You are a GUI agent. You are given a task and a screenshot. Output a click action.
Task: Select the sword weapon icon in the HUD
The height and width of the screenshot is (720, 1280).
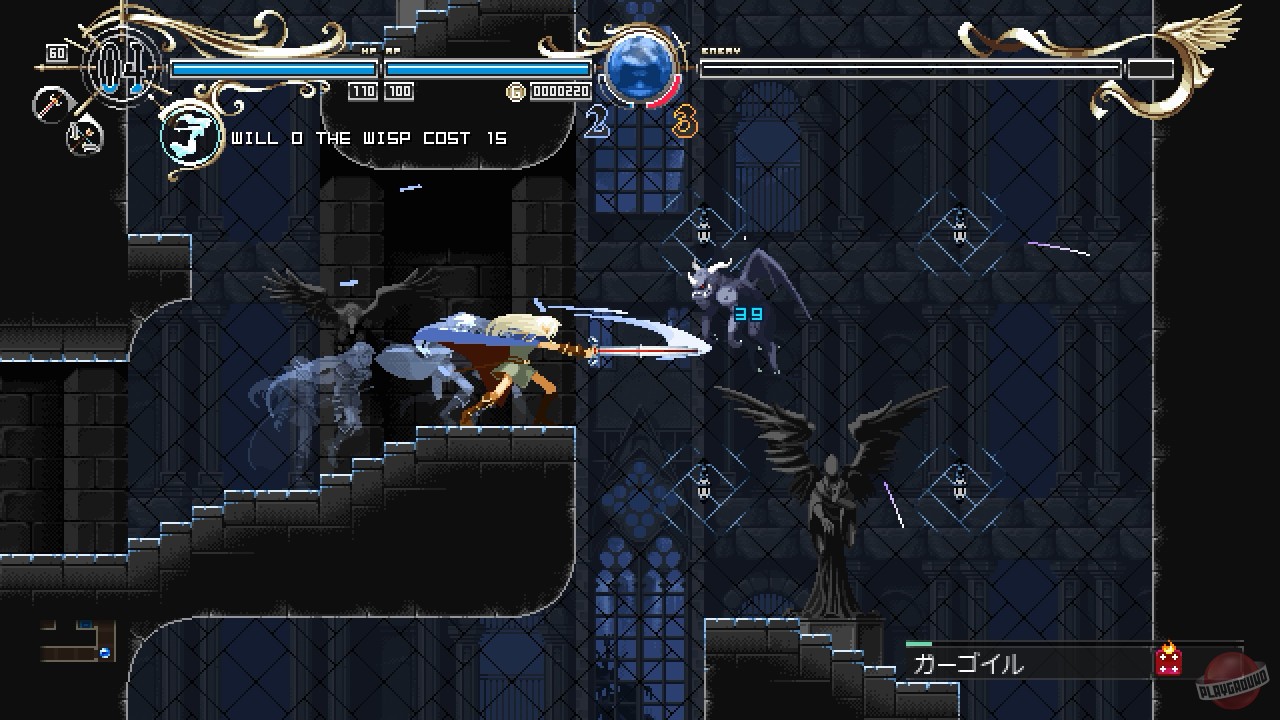coord(51,104)
